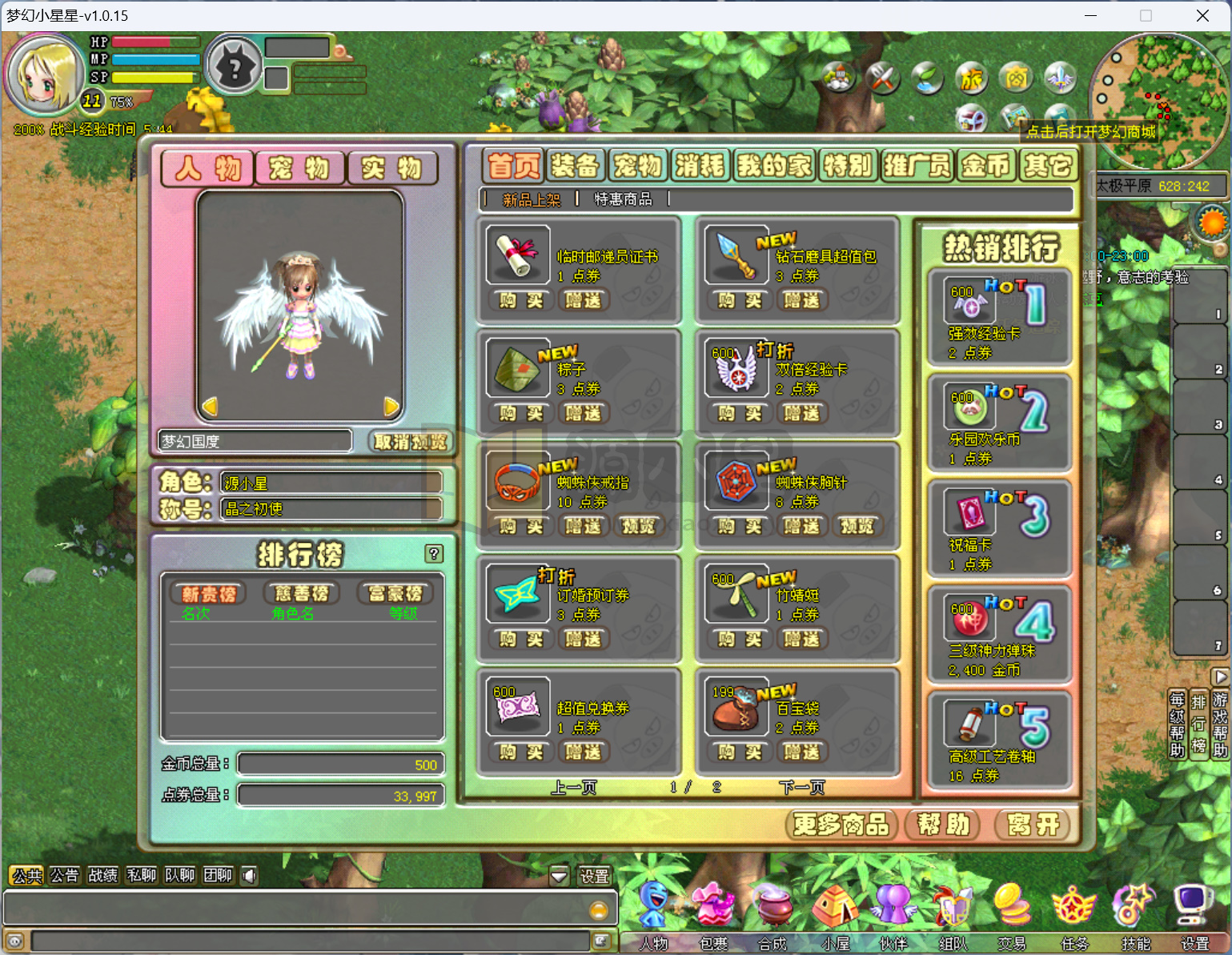Select the 富豪榜 ranking option

pyautogui.click(x=394, y=592)
